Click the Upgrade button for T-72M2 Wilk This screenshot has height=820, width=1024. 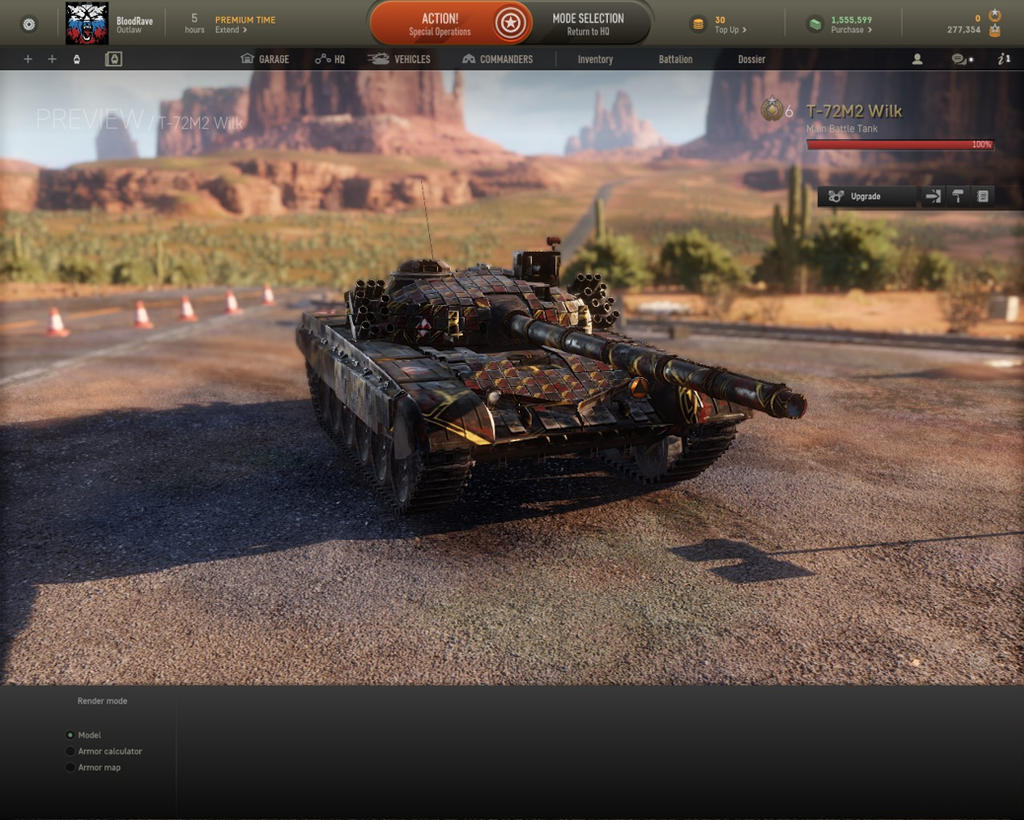click(x=866, y=196)
